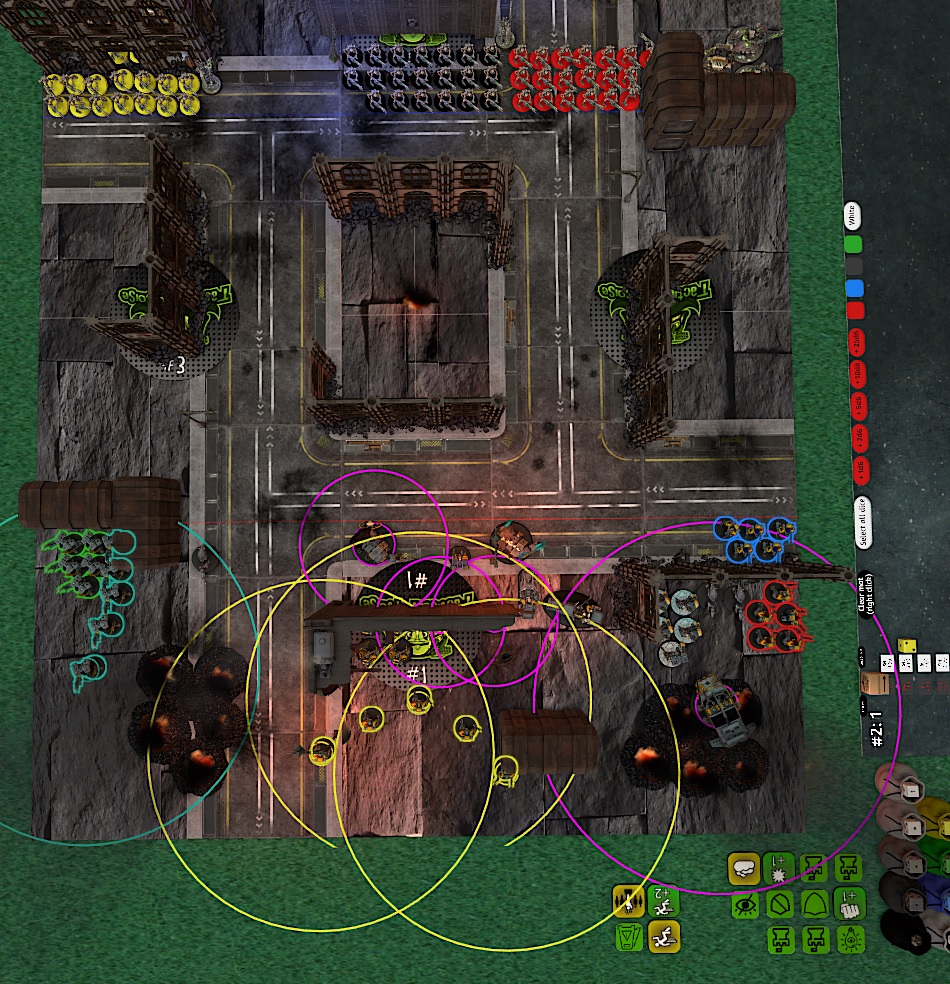Add 10d6 to the dice mat
This screenshot has height=984, width=950.
pyautogui.click(x=857, y=375)
